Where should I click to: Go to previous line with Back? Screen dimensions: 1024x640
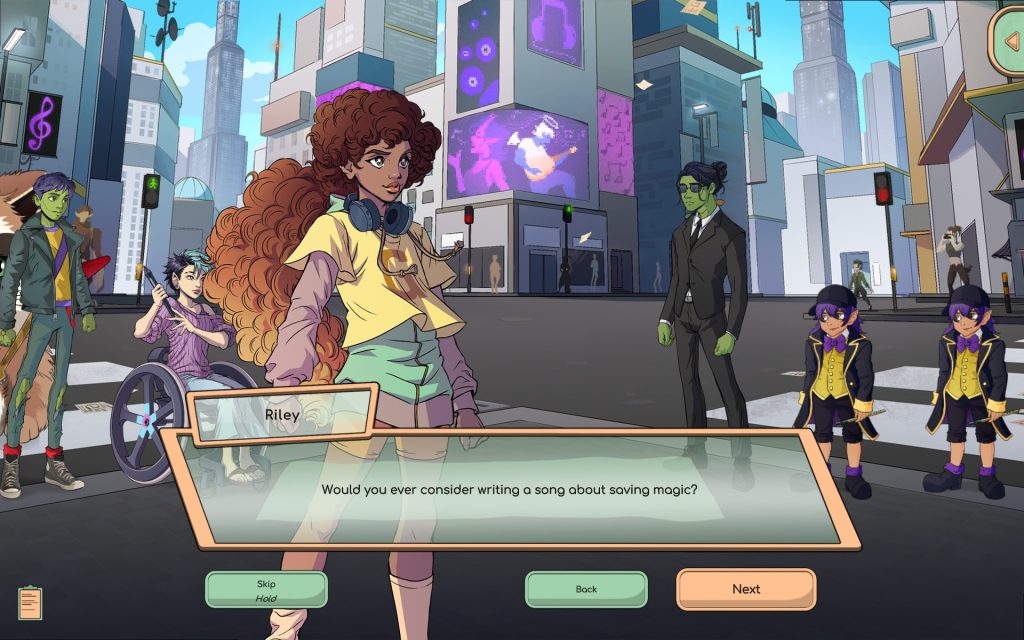(586, 589)
